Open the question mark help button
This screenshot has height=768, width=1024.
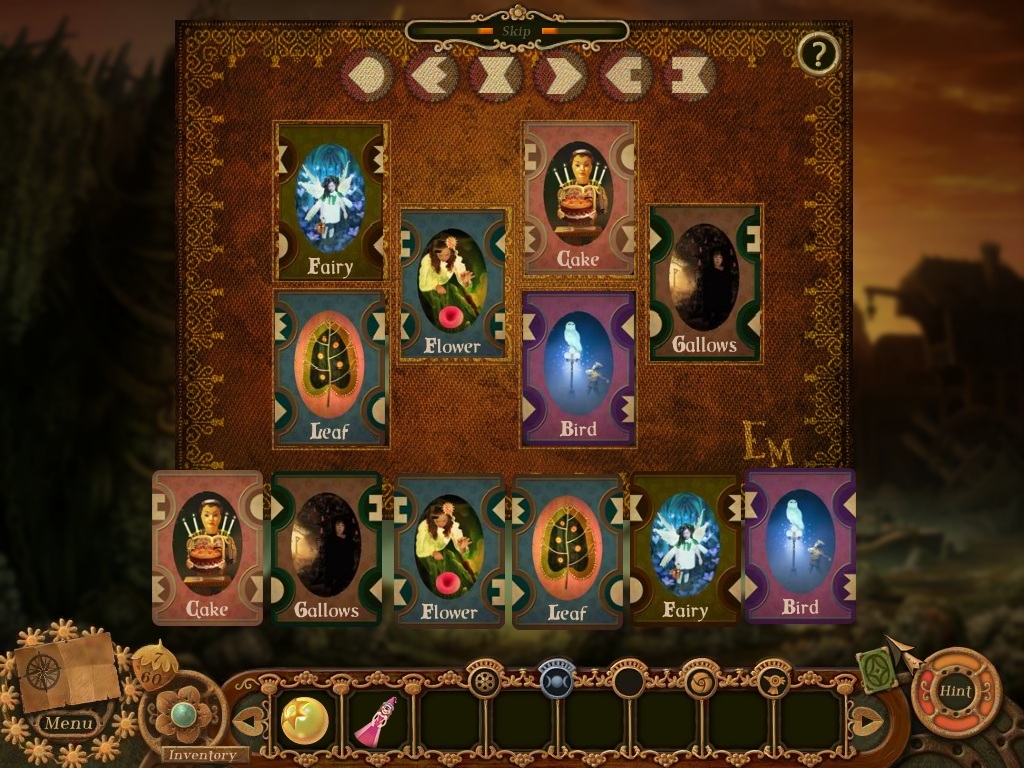coord(818,54)
